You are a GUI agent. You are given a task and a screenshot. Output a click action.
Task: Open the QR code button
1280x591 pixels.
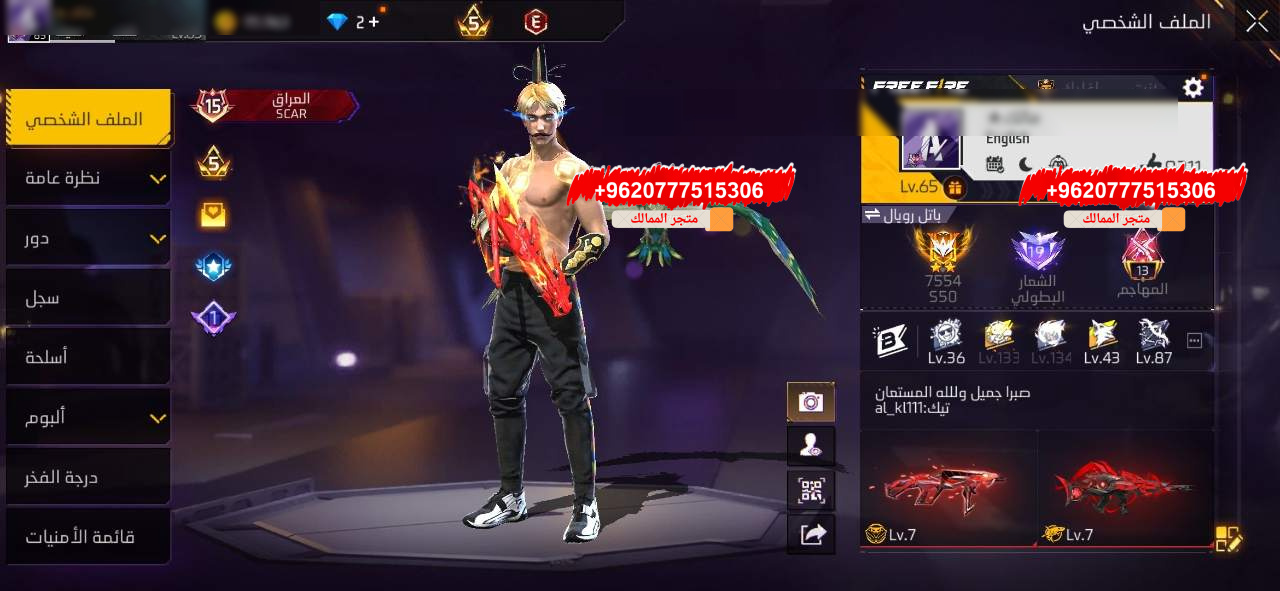point(810,490)
